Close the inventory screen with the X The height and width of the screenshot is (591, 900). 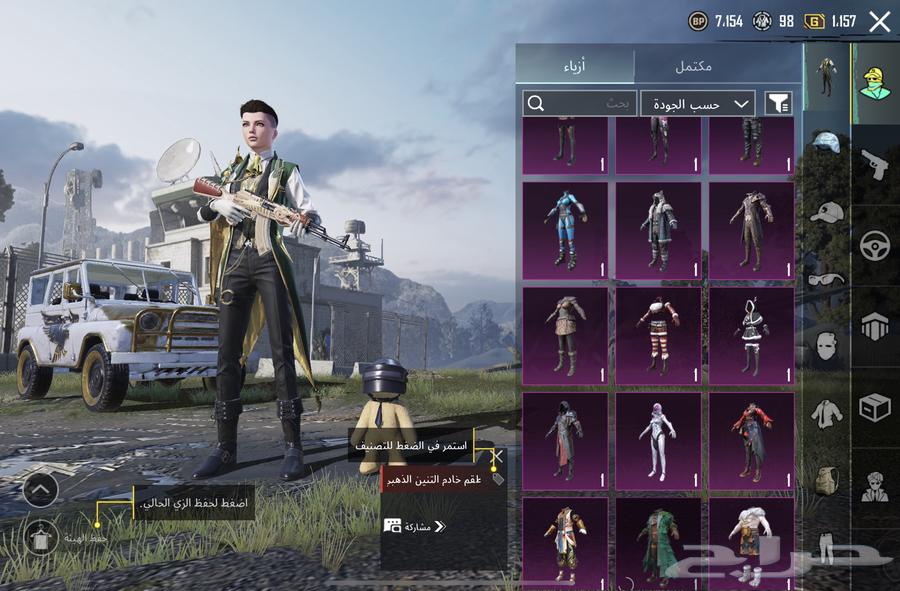point(879,22)
